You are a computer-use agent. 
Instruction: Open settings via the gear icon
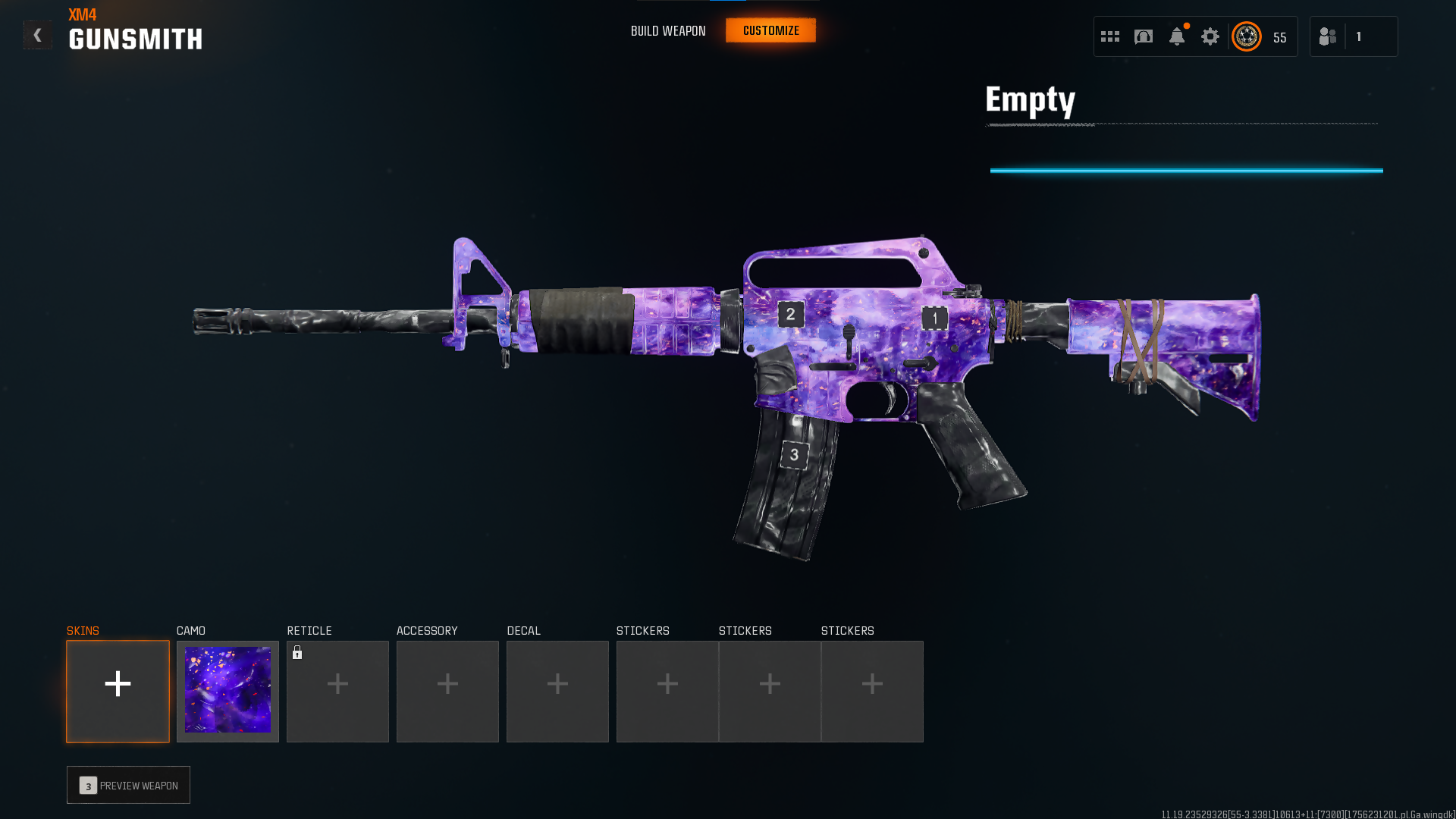pyautogui.click(x=1210, y=36)
